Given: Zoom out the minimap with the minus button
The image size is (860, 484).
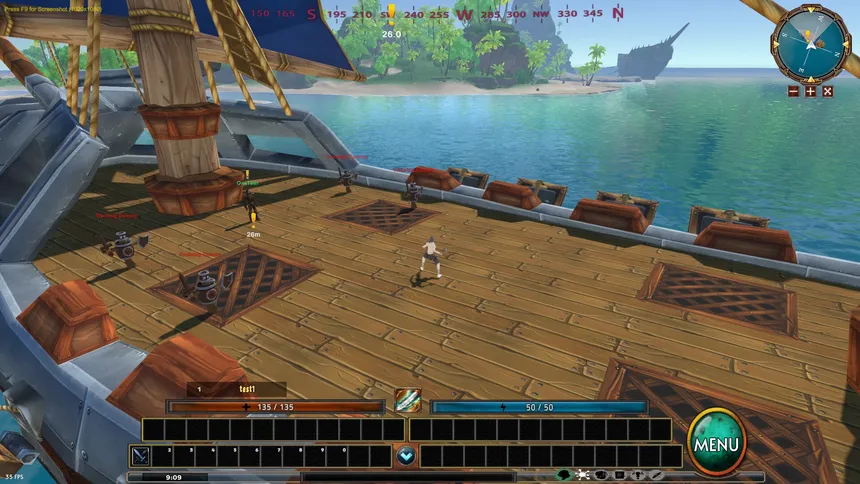Looking at the screenshot, I should pos(794,91).
